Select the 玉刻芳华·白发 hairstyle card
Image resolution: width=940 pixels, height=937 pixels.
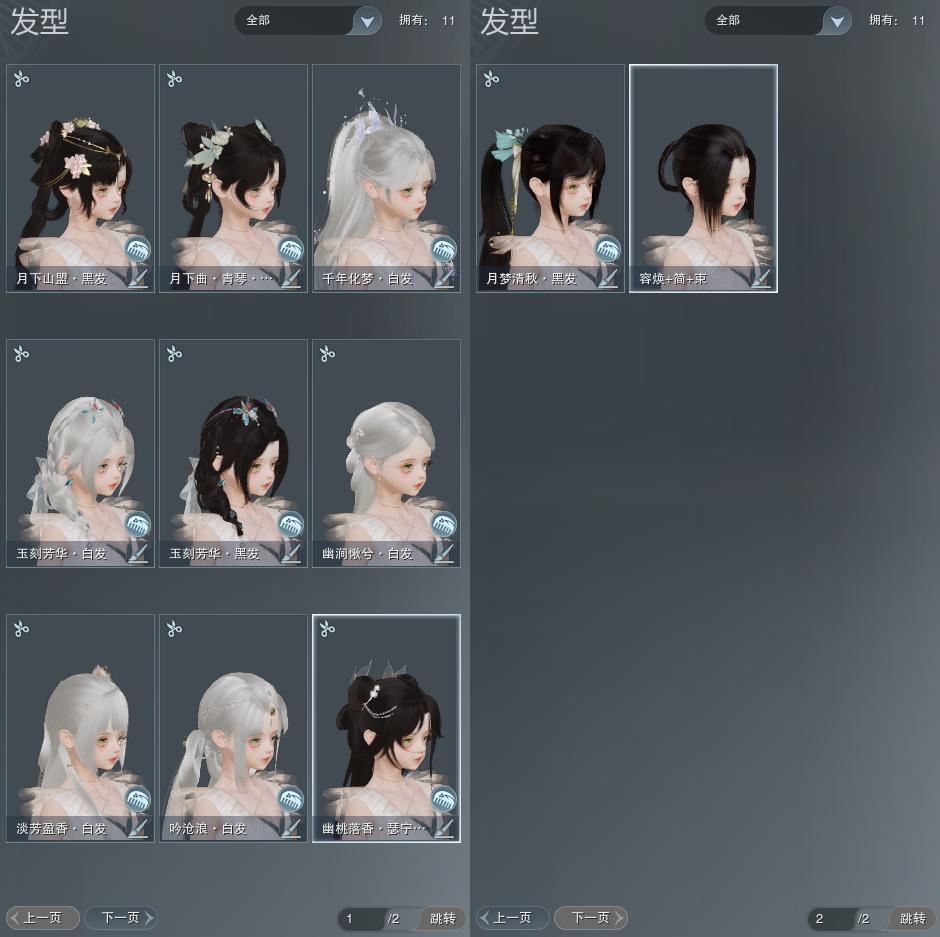pos(80,445)
